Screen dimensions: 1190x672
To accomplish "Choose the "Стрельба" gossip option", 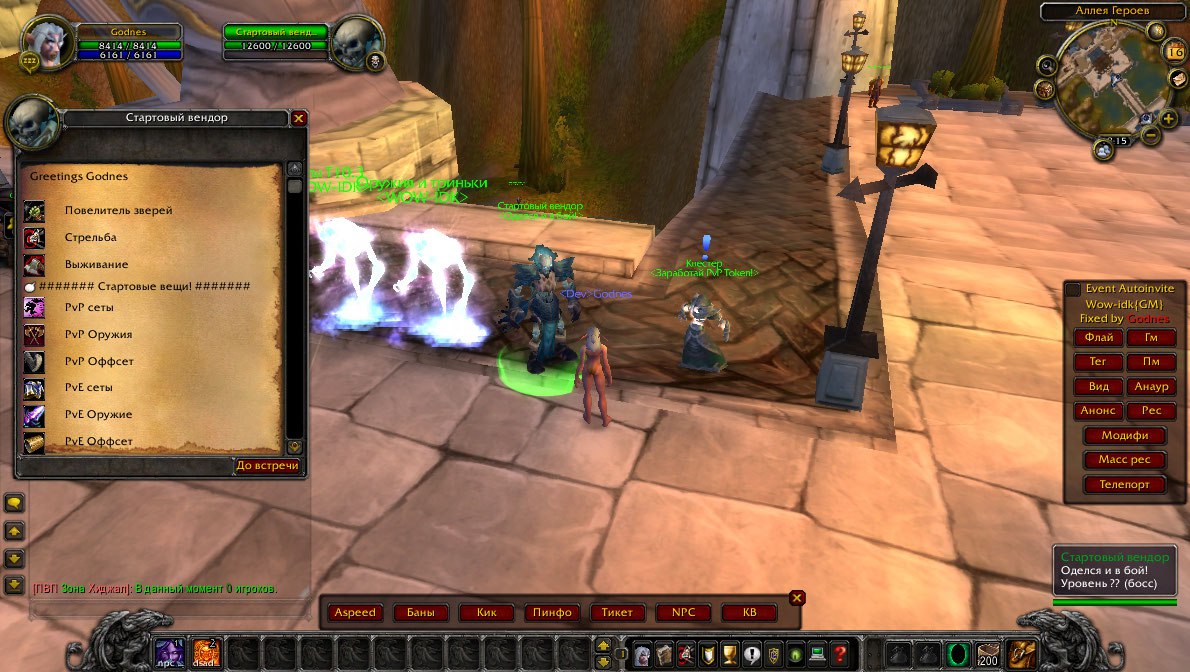I will (x=90, y=238).
